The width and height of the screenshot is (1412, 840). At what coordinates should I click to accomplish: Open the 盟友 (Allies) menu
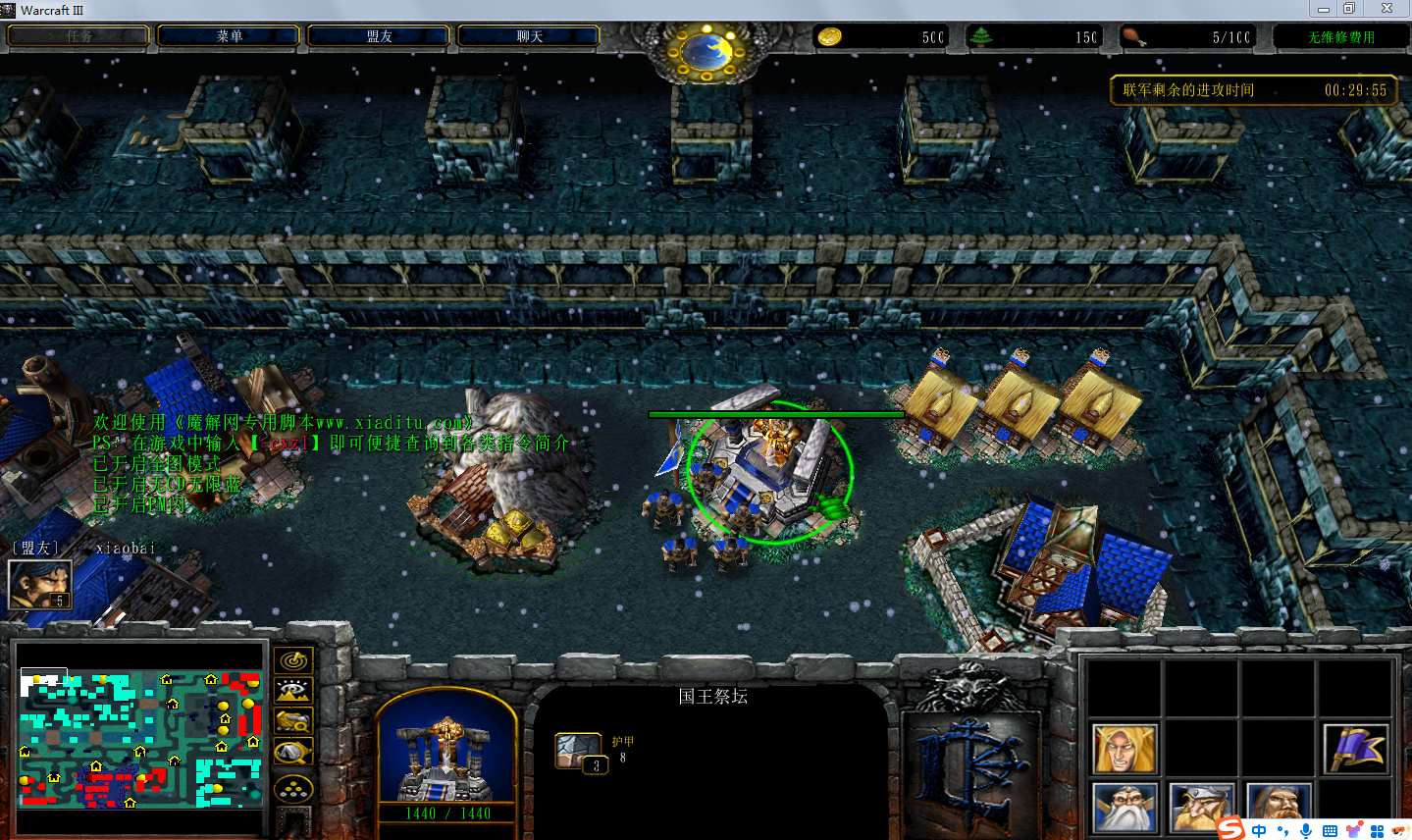379,36
